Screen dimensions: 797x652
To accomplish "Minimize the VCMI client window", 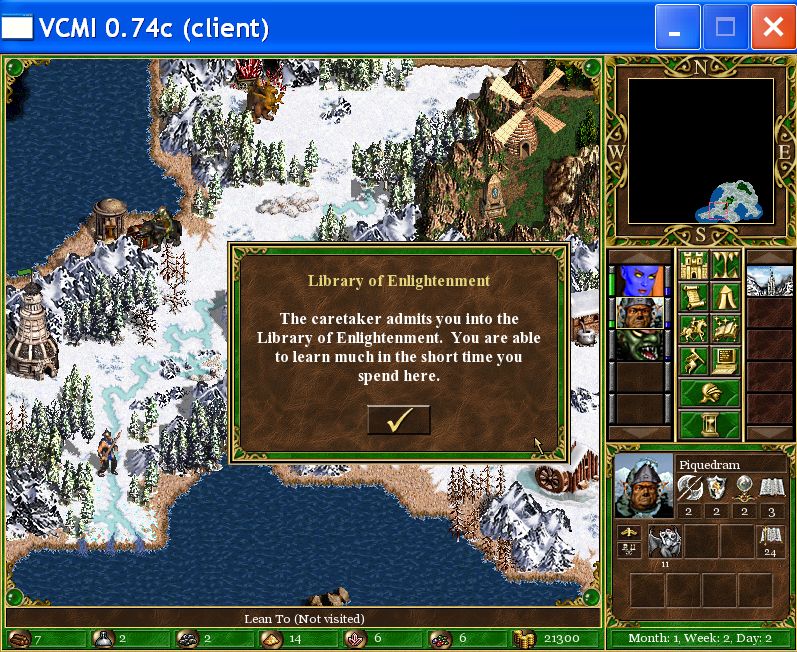I will (677, 28).
